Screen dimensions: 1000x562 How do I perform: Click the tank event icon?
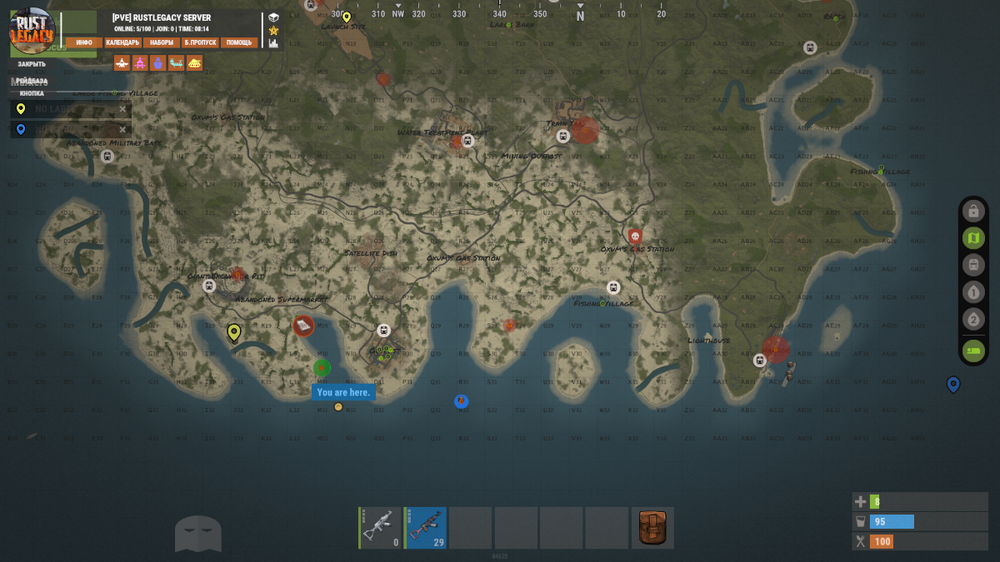(x=194, y=63)
